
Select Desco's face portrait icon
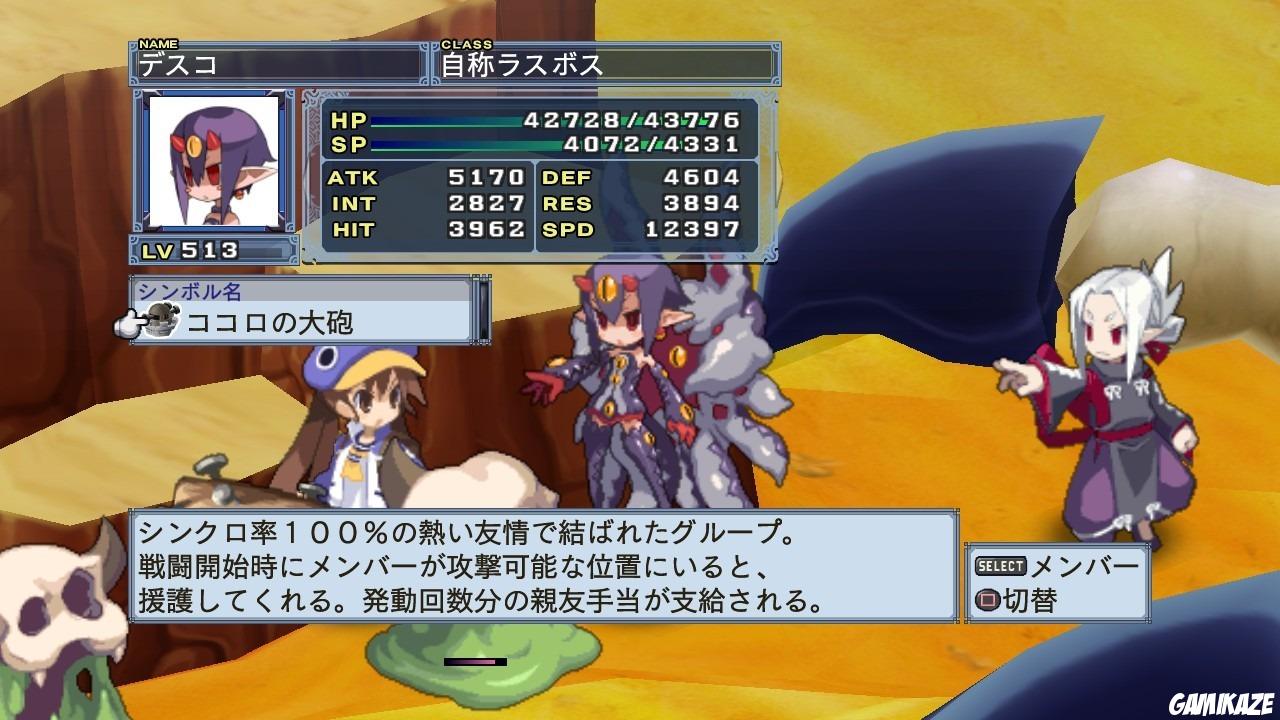pyautogui.click(x=213, y=162)
